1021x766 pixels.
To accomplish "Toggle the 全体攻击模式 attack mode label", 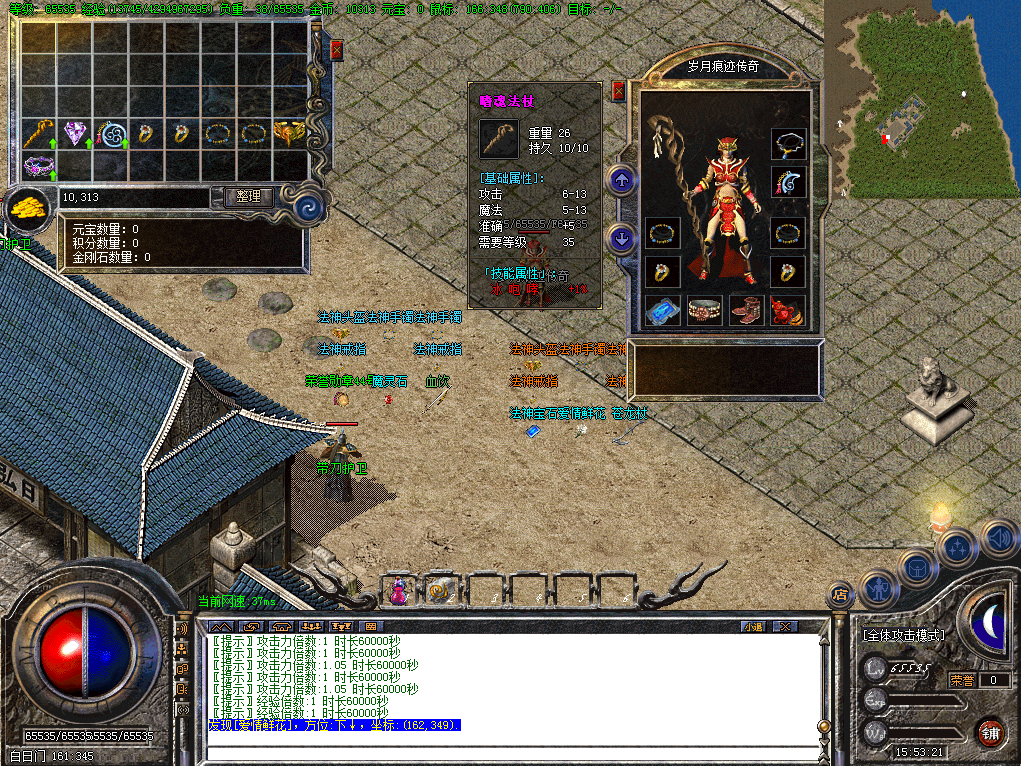I will 904,635.
